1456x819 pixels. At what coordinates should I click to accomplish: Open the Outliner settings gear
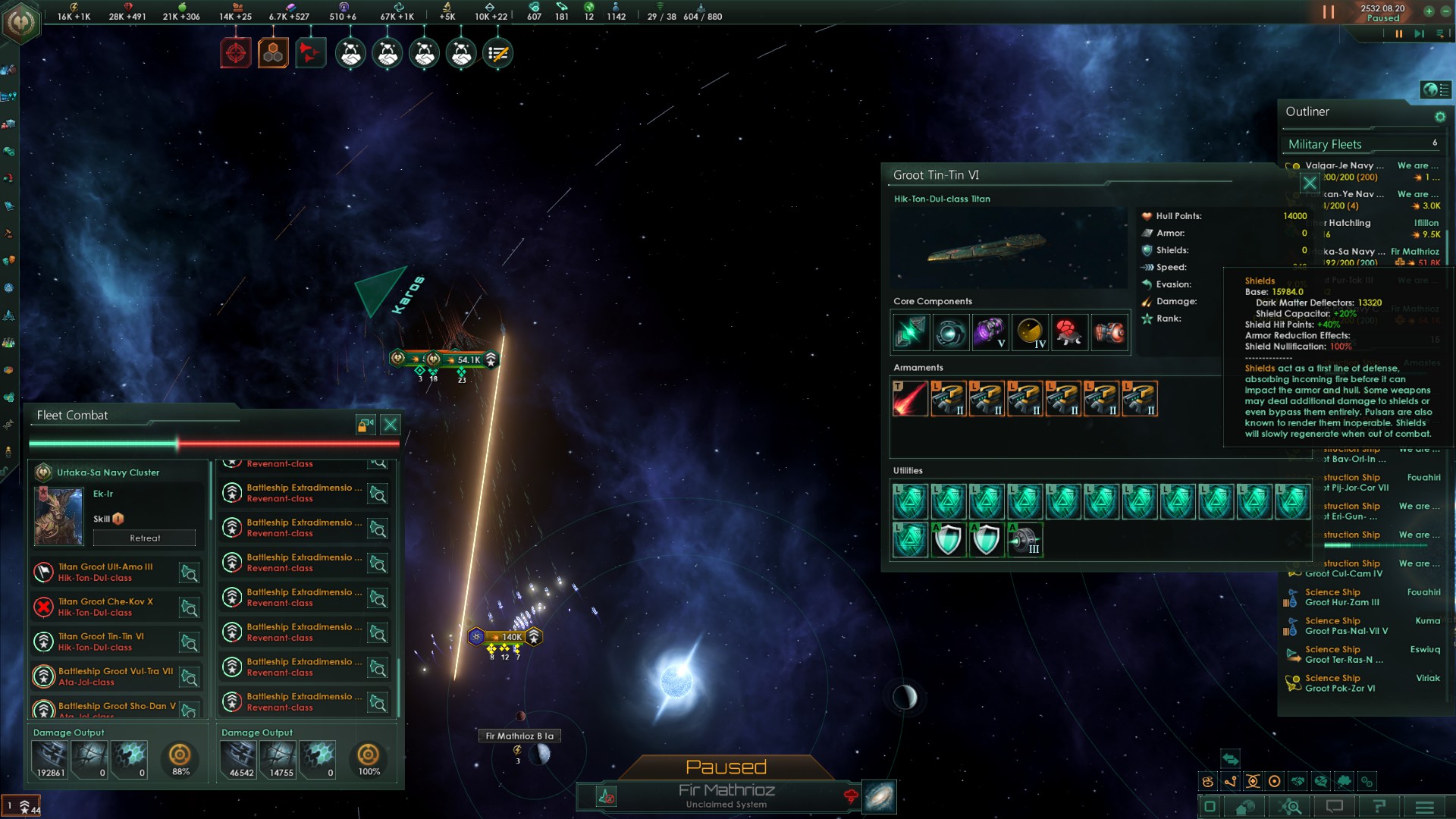tap(1440, 117)
